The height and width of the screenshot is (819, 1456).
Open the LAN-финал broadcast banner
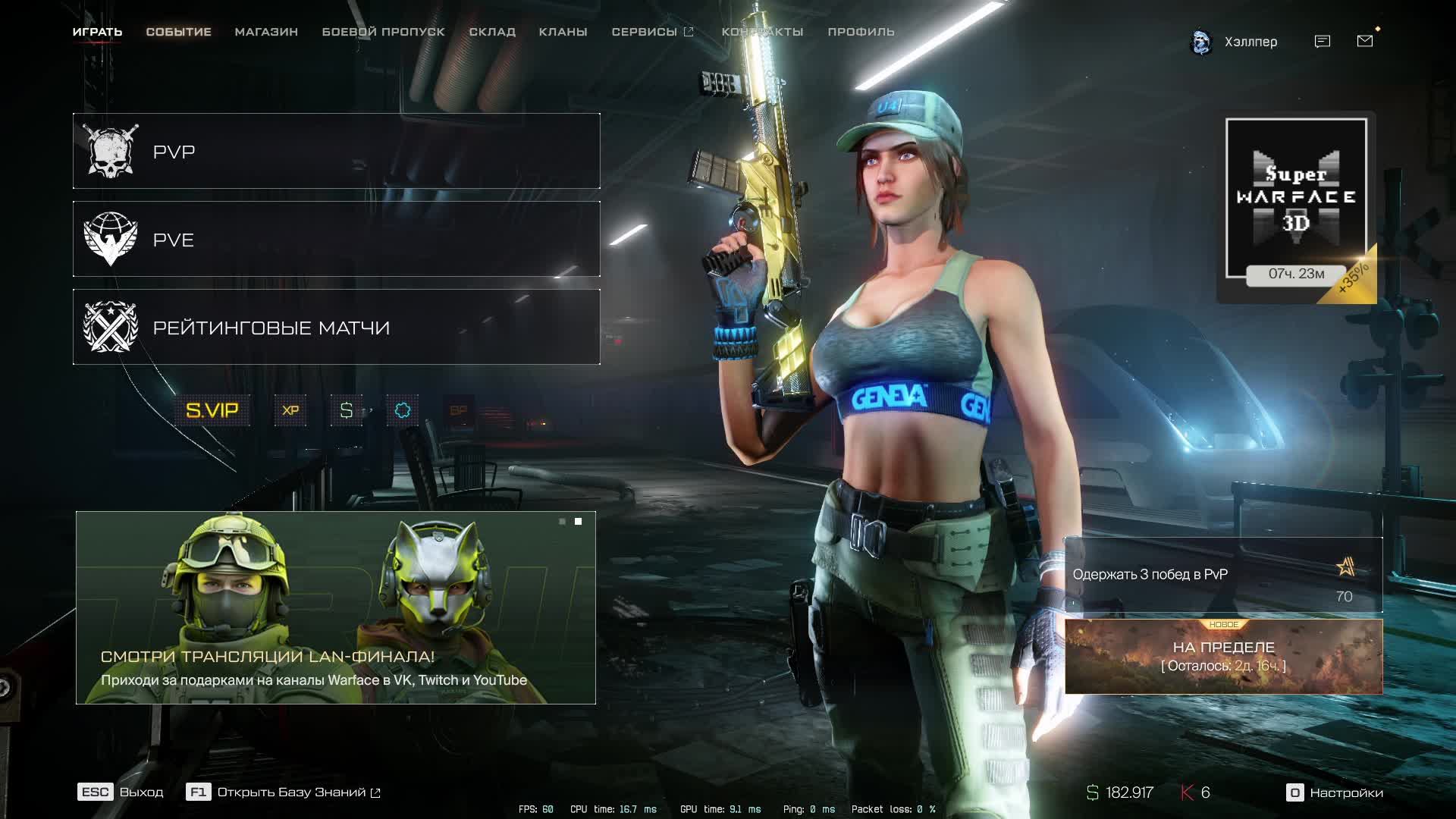pos(335,607)
